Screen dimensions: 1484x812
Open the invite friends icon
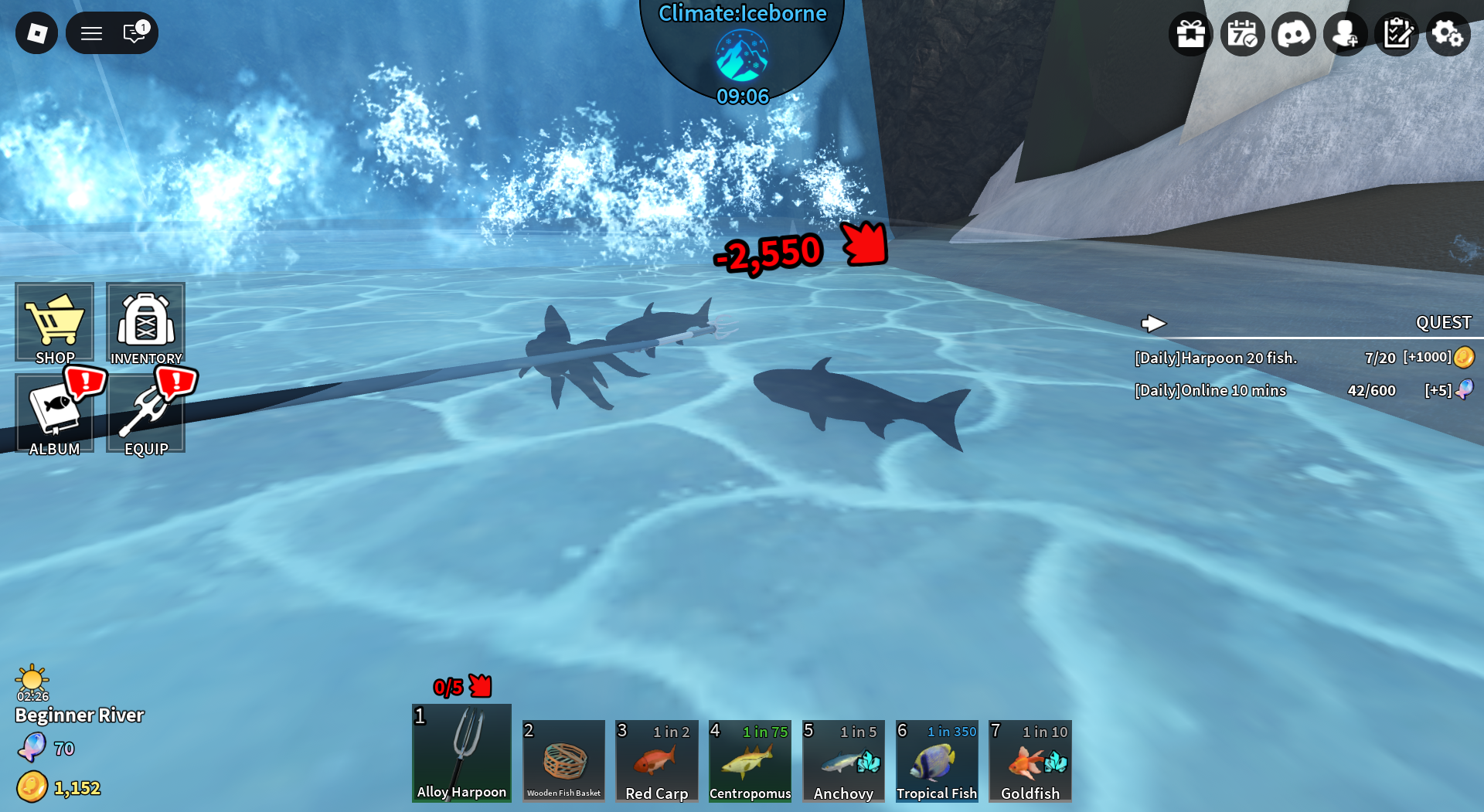coord(1346,34)
